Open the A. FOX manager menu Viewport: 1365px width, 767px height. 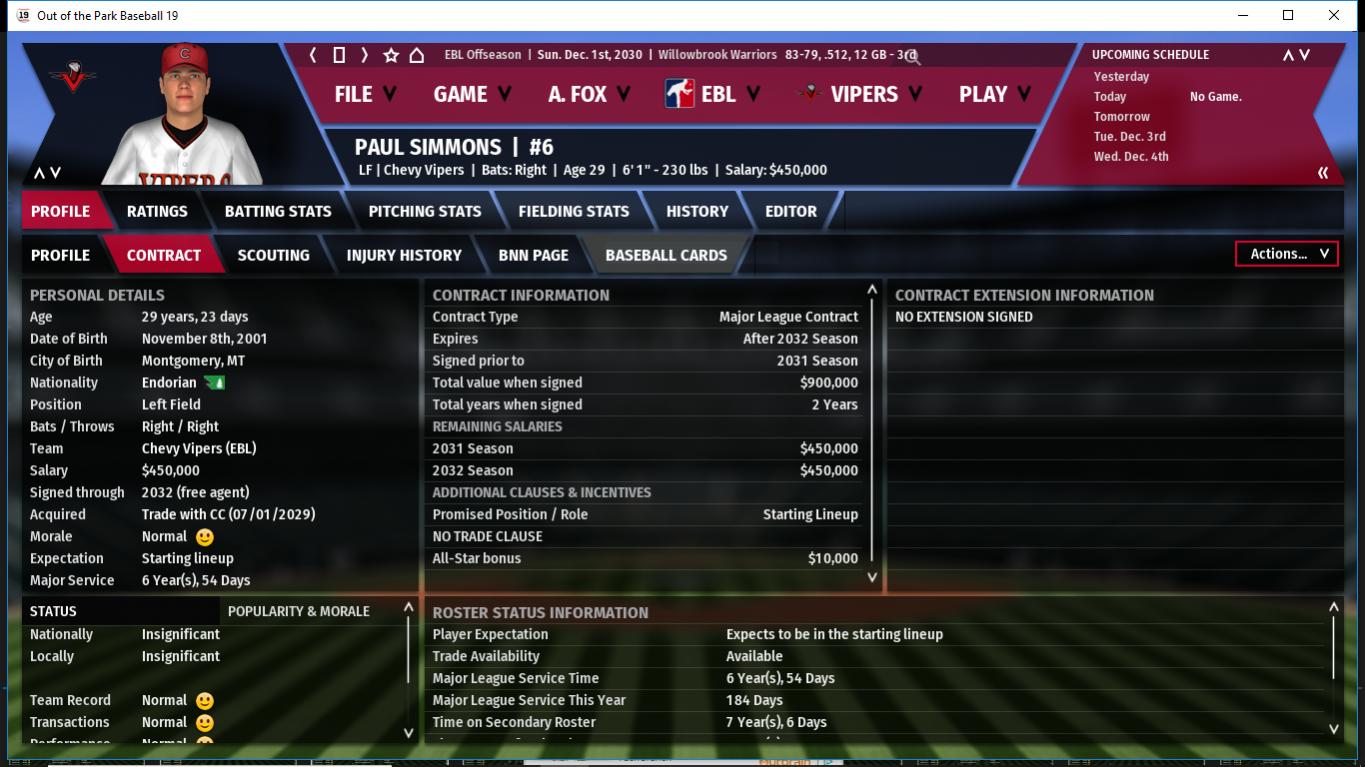tap(589, 94)
